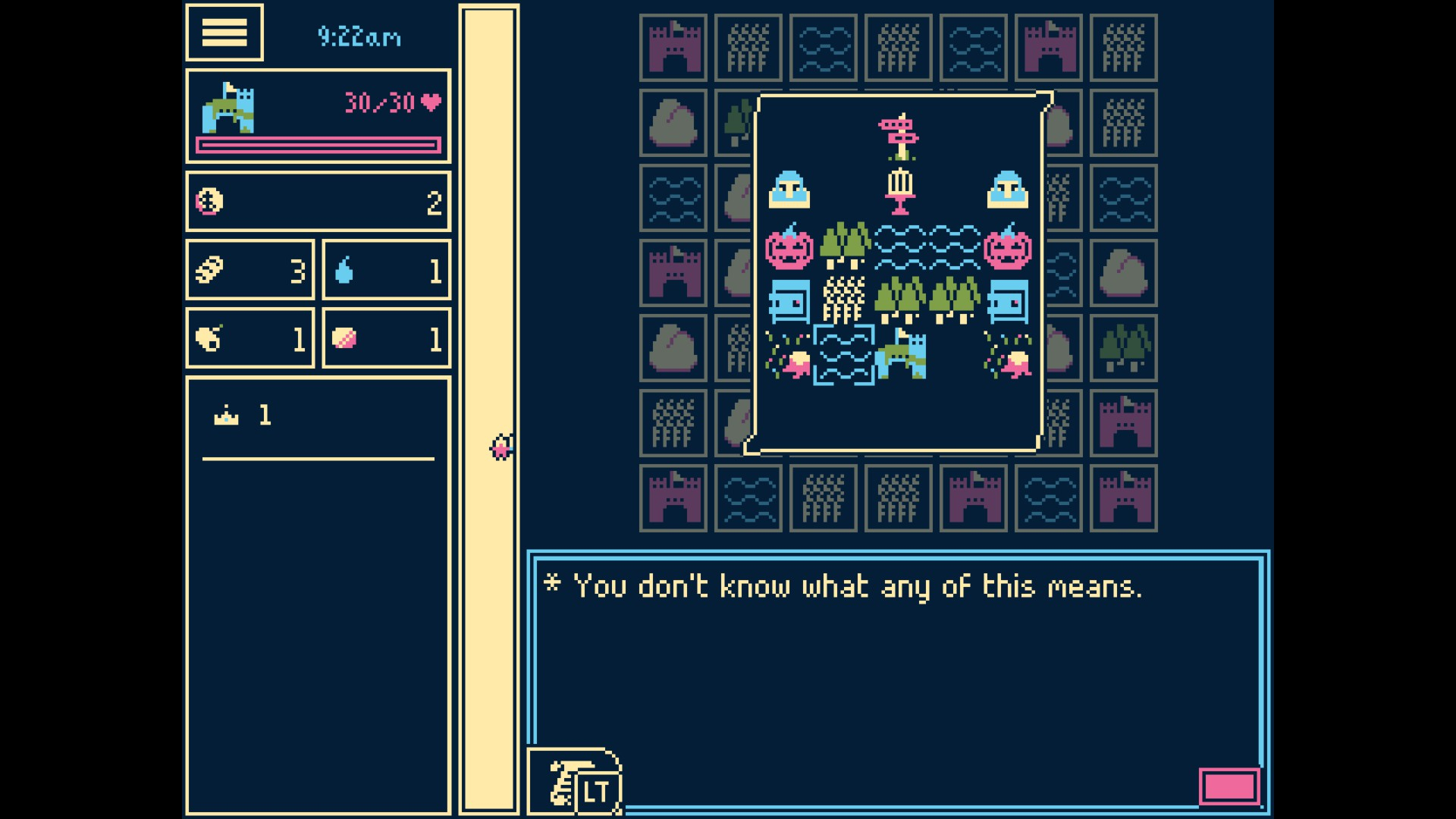The image size is (1456, 819).
Task: Select the character portrait panel
Action: (x=318, y=116)
